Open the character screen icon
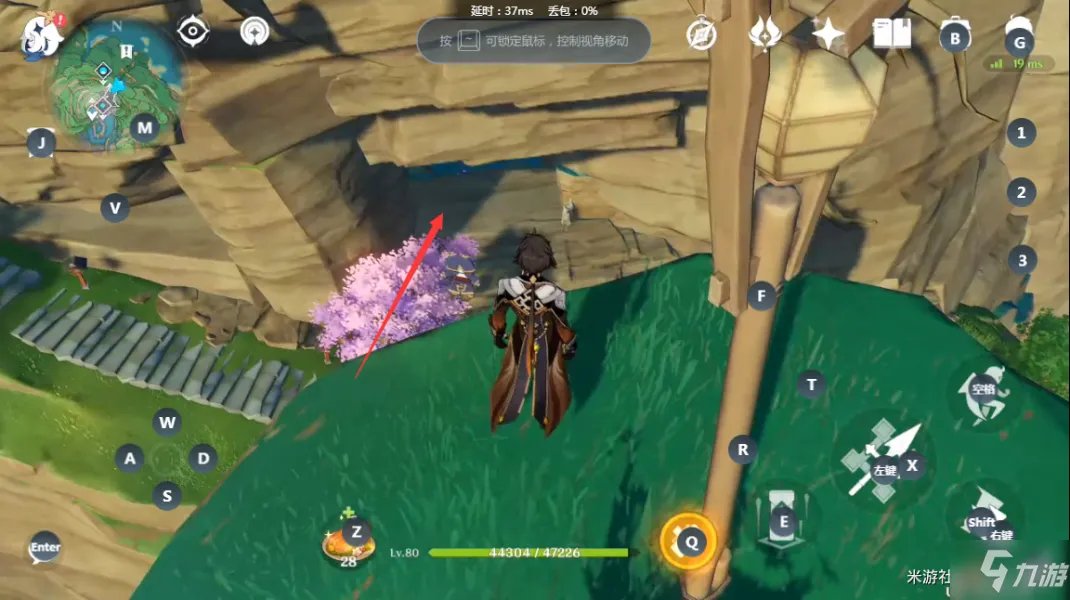 1018,36
